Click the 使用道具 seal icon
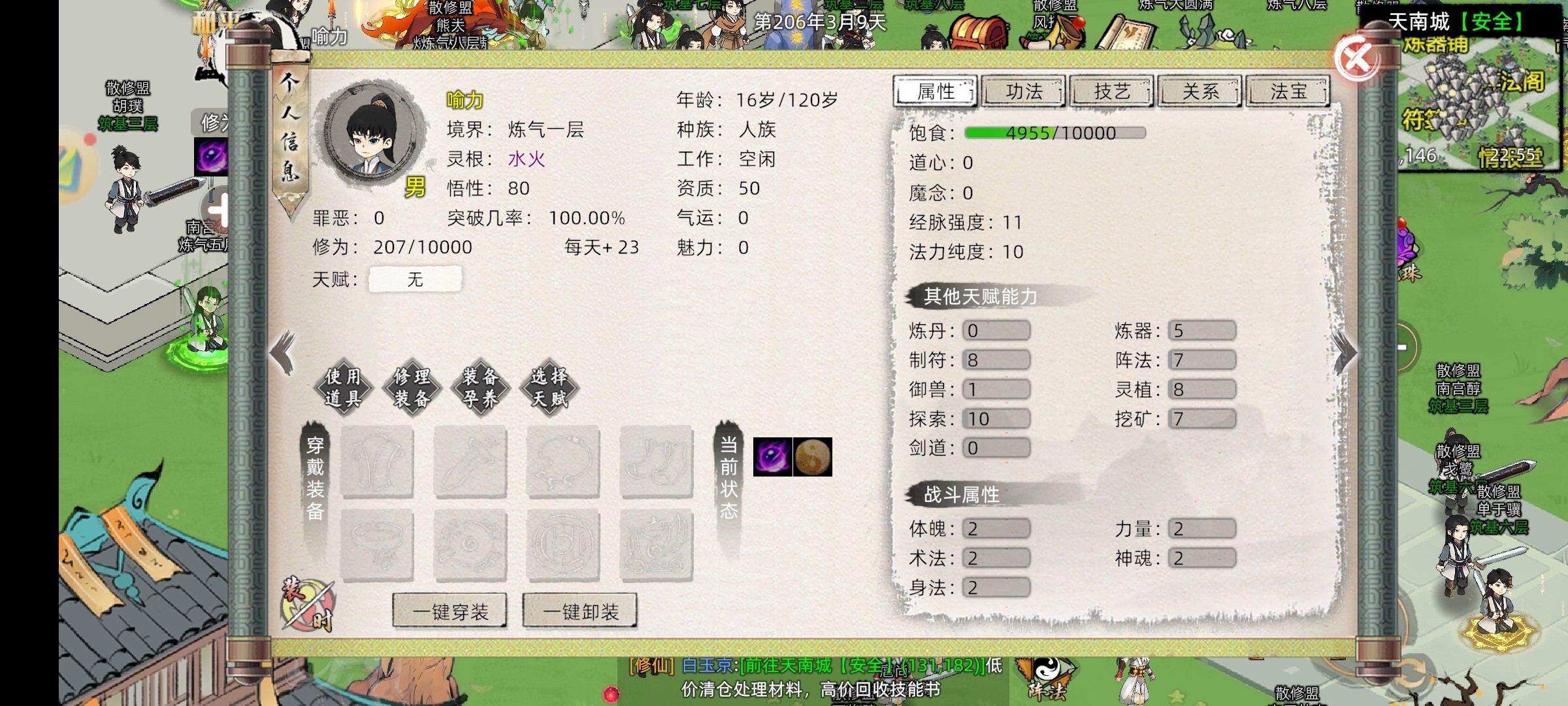The height and width of the screenshot is (706, 1568). (x=344, y=388)
